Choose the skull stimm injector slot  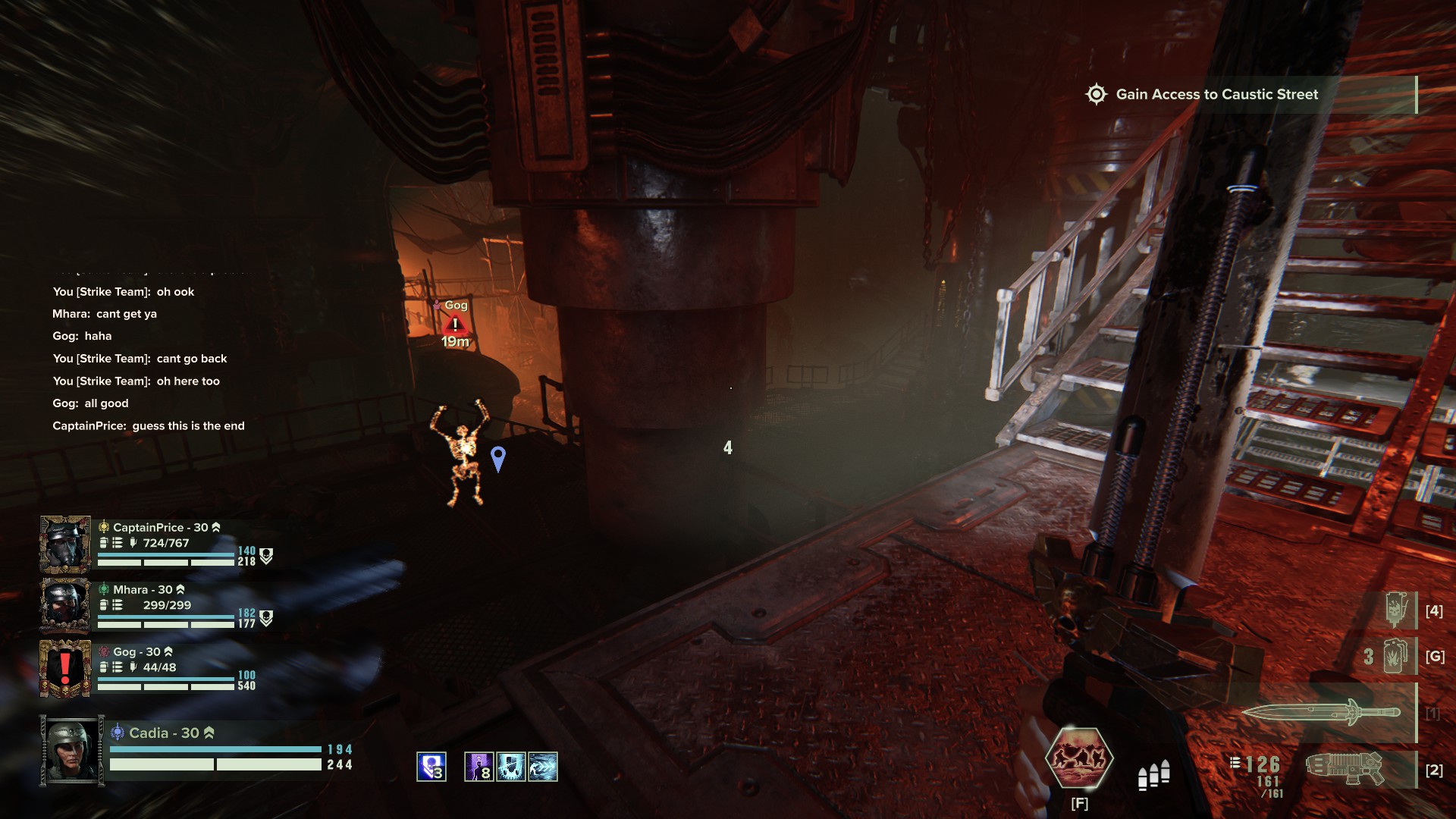pyautogui.click(x=1396, y=610)
